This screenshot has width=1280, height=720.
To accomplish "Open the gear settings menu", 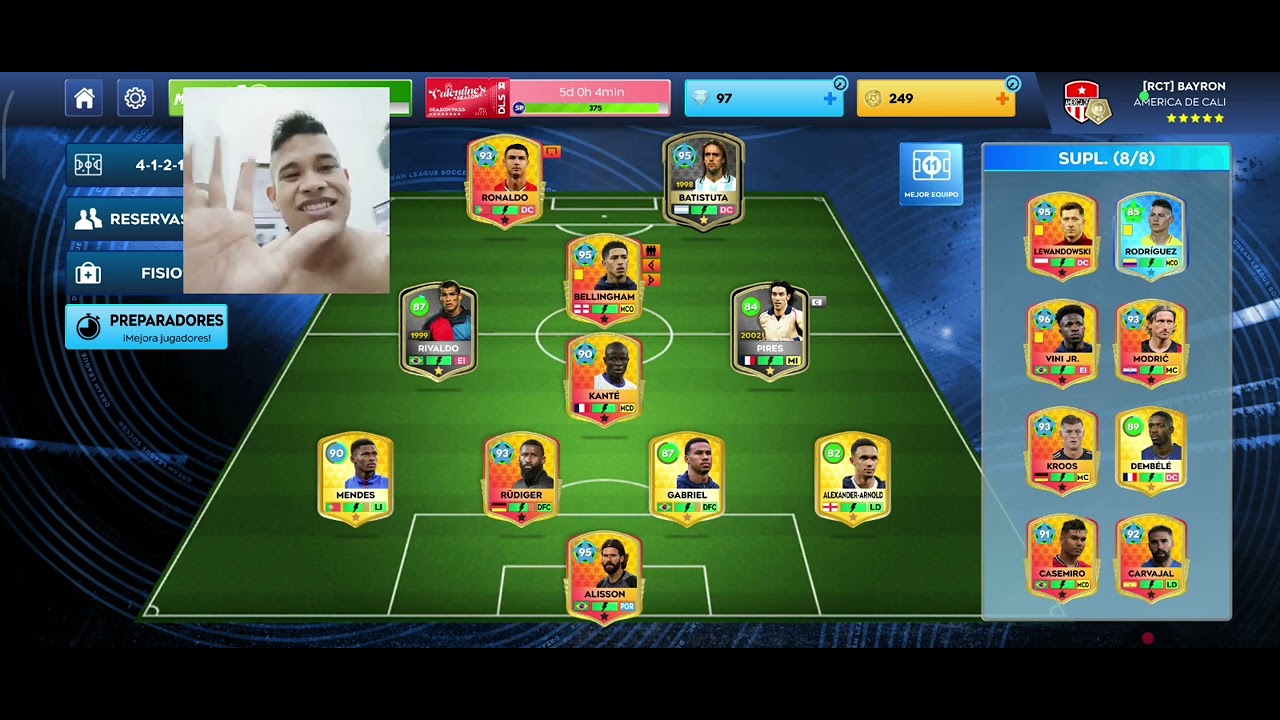I will tap(135, 98).
